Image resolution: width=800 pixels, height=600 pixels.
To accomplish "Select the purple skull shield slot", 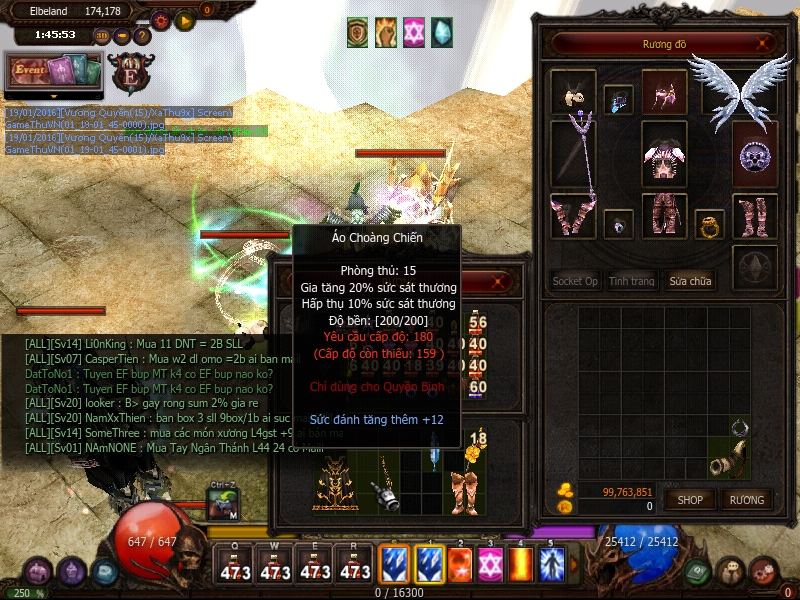I will [x=755, y=155].
